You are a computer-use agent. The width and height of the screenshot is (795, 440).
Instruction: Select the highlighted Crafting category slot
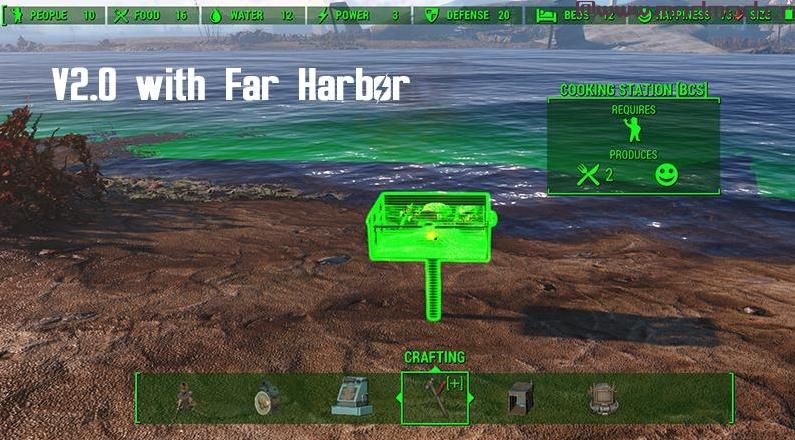point(434,398)
